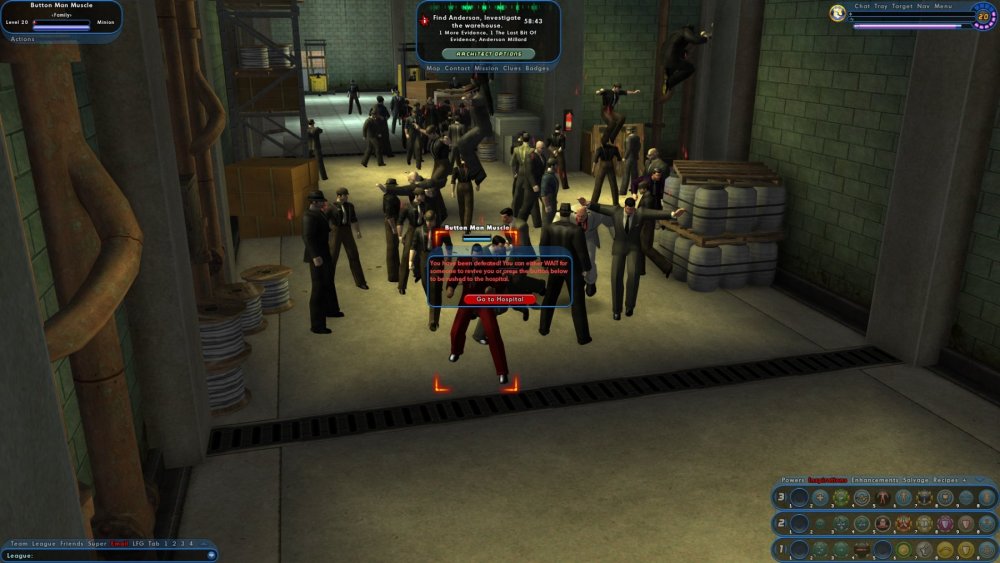Viewport: 1000px width, 563px height.
Task: Open the Actions menu under the target window
Action: 22,38
